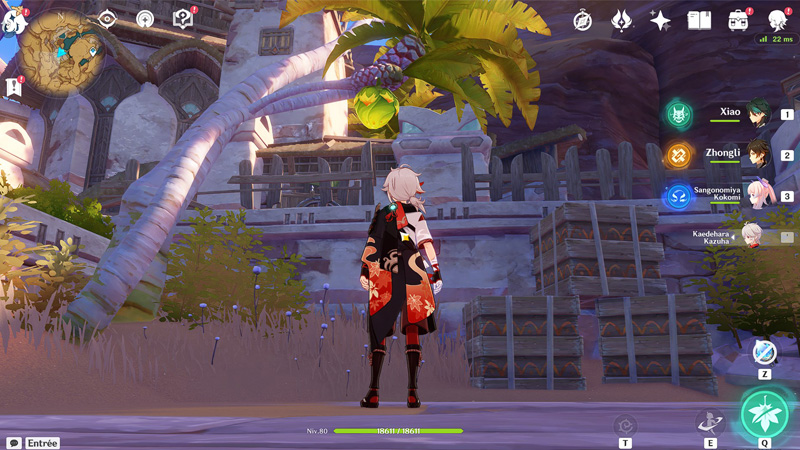Open the question mark tutorial book icon

pyautogui.click(x=182, y=19)
